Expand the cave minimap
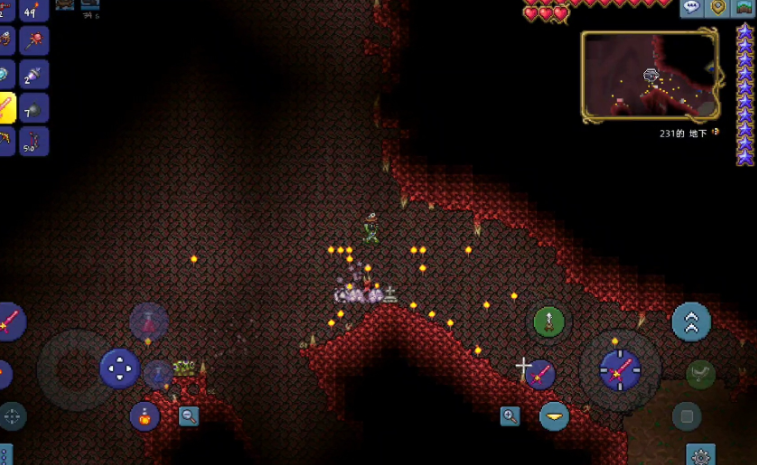This screenshot has width=757, height=465. tap(648, 77)
